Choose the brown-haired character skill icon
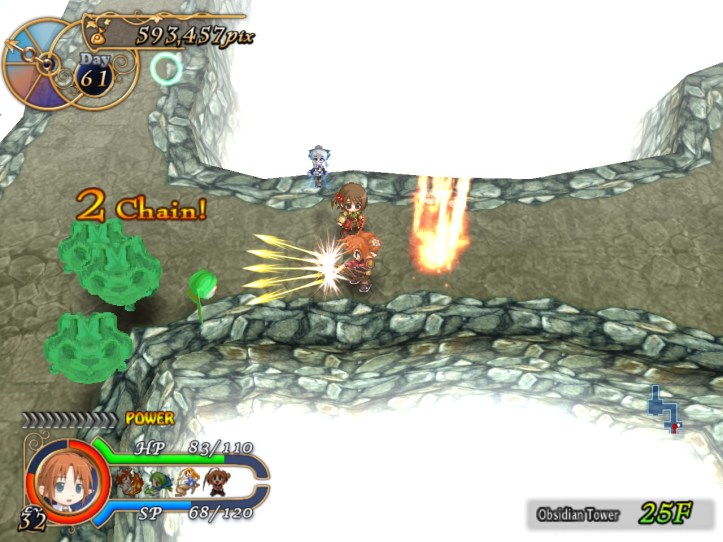723x542 pixels. click(x=215, y=481)
